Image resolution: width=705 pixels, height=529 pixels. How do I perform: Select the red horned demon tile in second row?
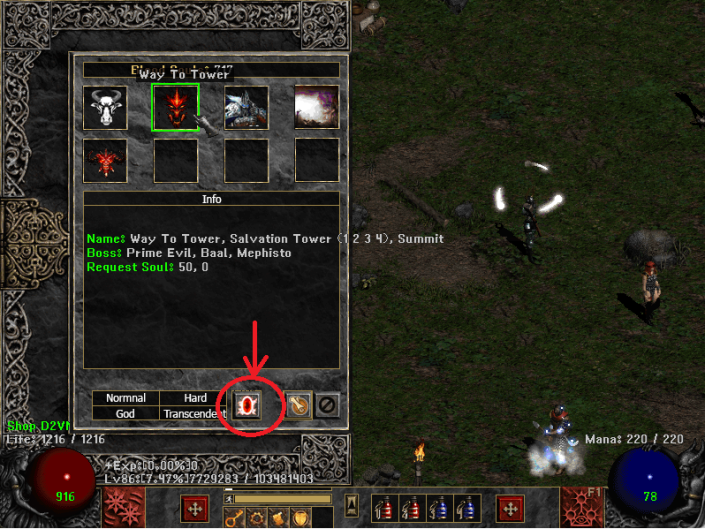click(x=105, y=160)
